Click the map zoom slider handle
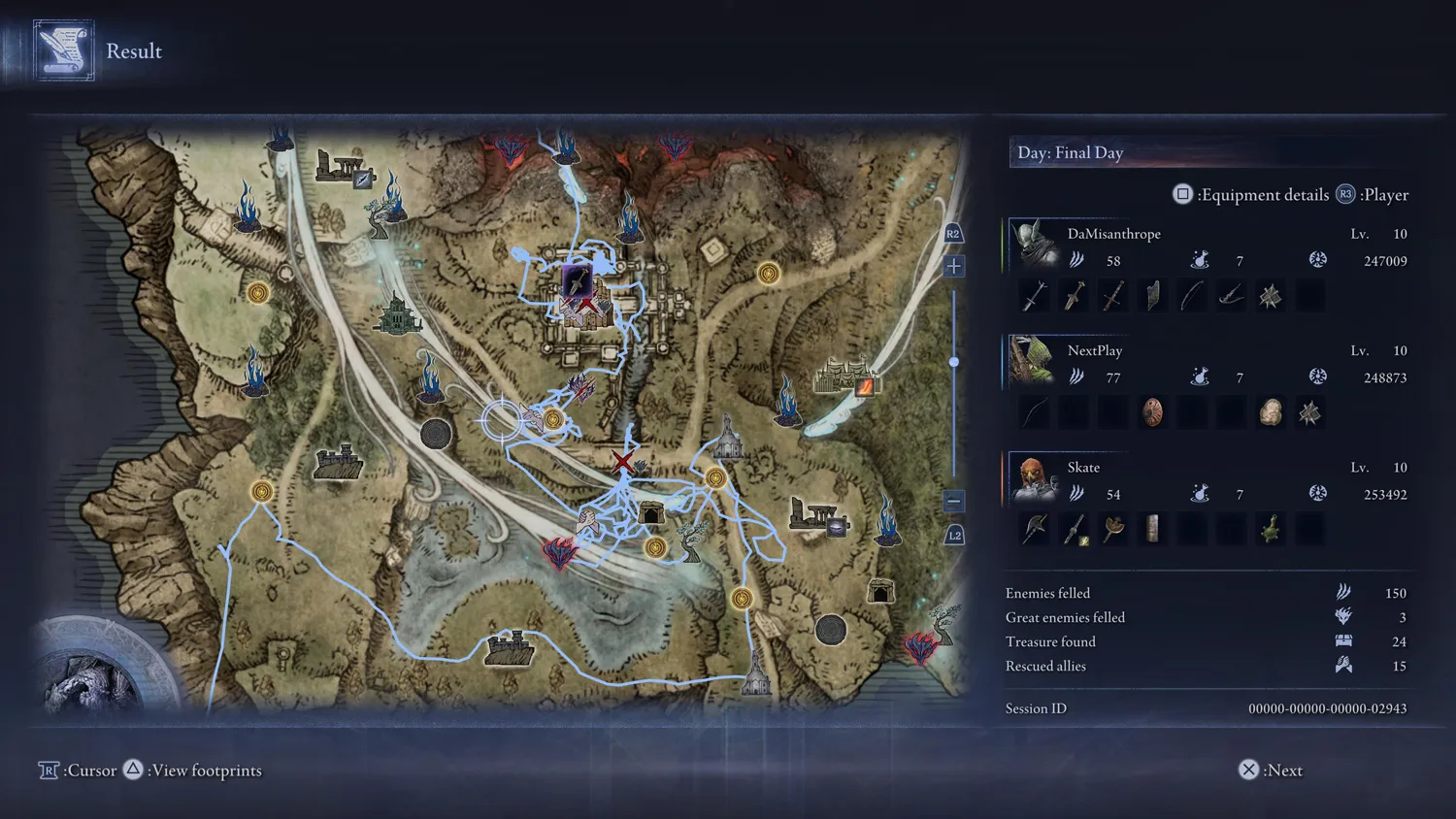 click(x=954, y=362)
